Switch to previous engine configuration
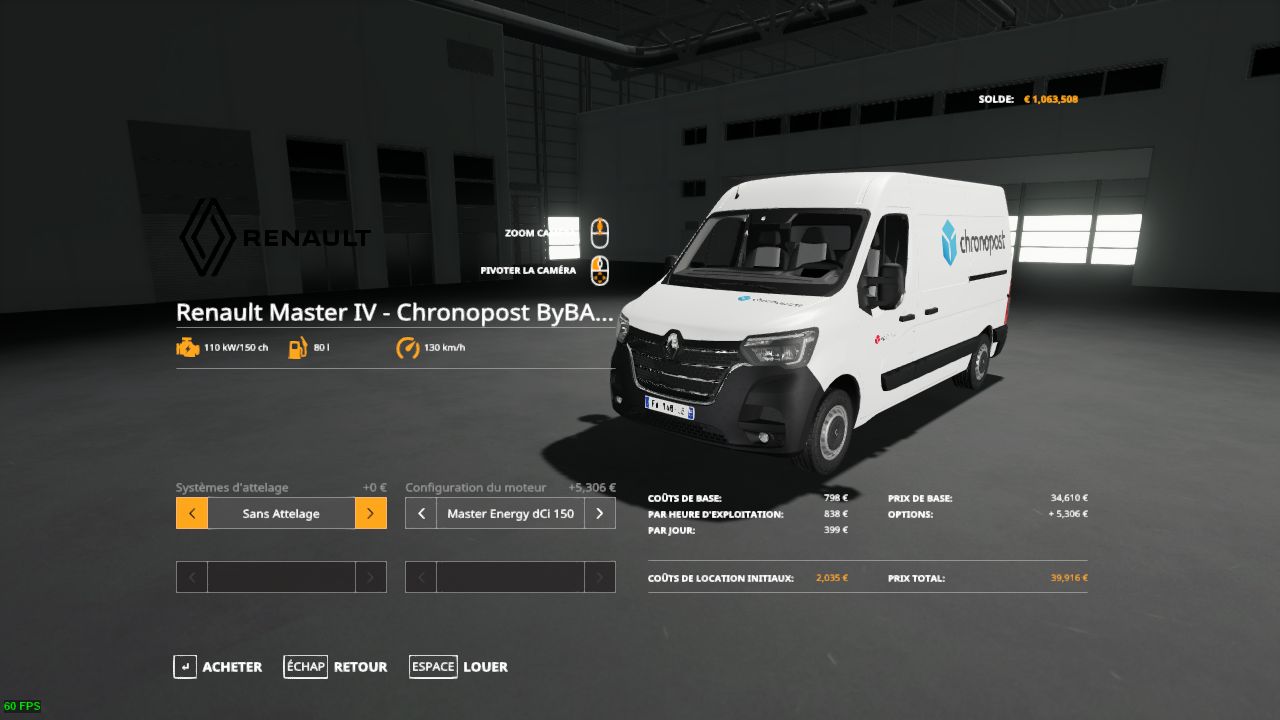Image resolution: width=1280 pixels, height=720 pixels. point(420,513)
